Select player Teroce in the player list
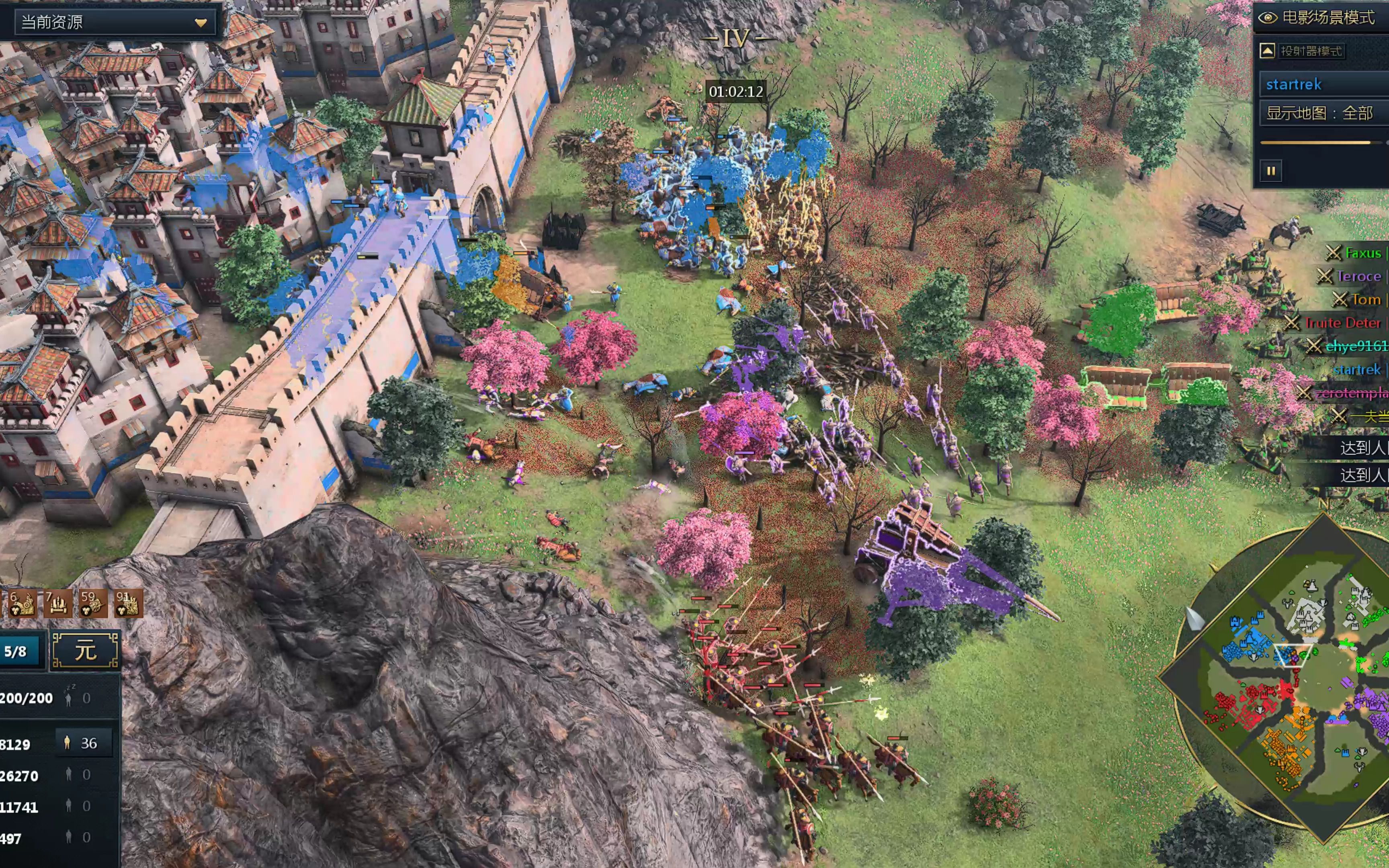Viewport: 1389px width, 868px height. 1358,277
